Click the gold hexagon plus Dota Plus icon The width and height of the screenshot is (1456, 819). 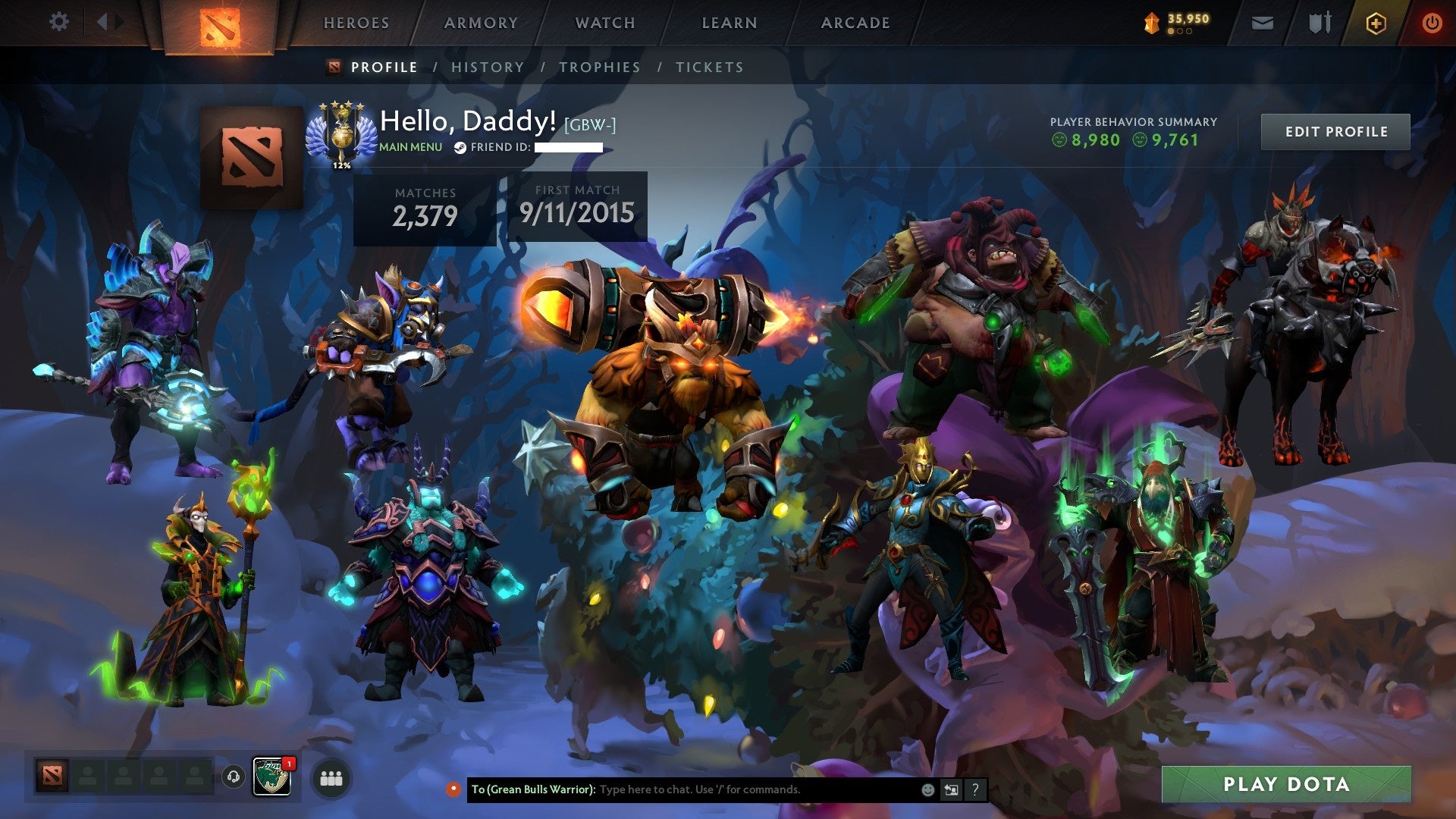point(1377,23)
